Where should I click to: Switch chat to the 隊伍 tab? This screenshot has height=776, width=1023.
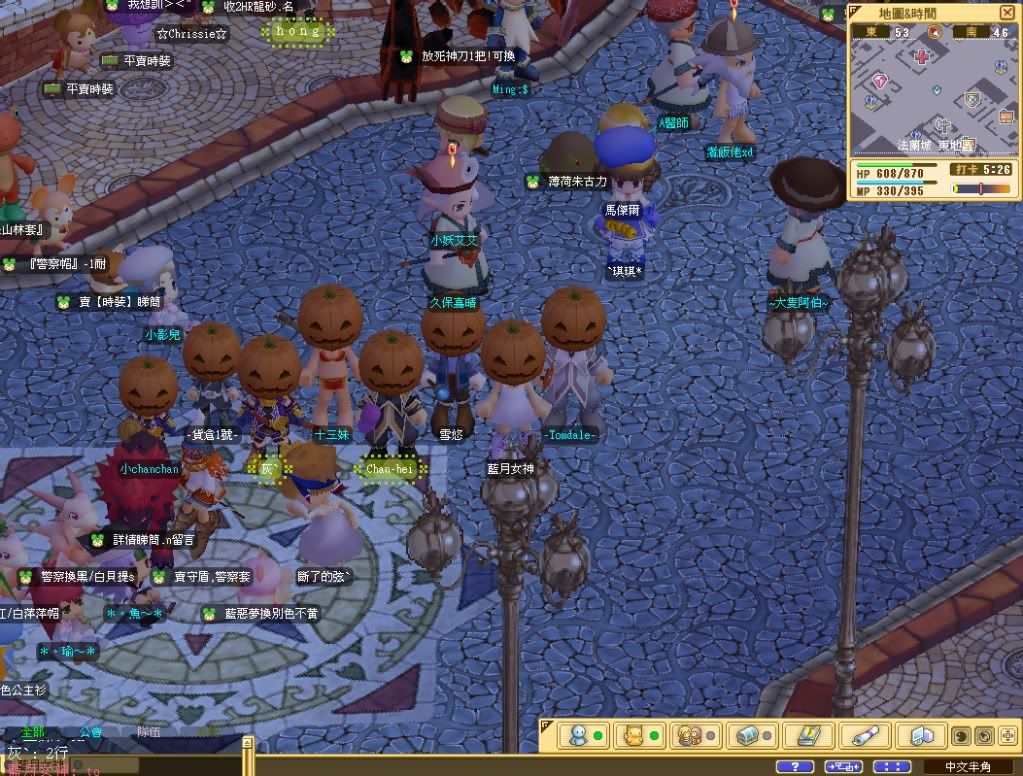(149, 732)
